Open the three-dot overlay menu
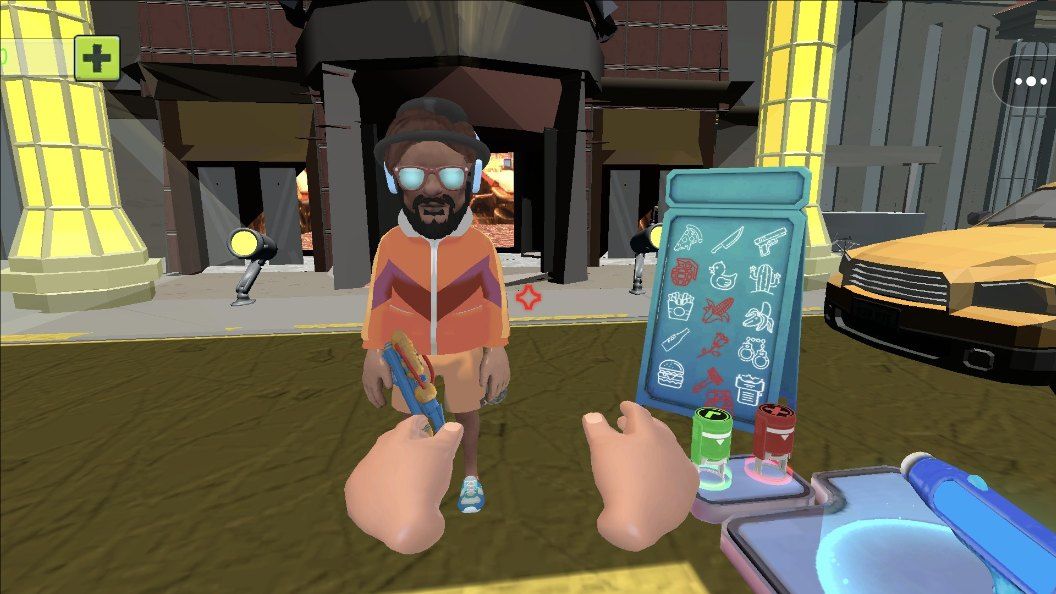This screenshot has width=1056, height=594. click(1029, 82)
